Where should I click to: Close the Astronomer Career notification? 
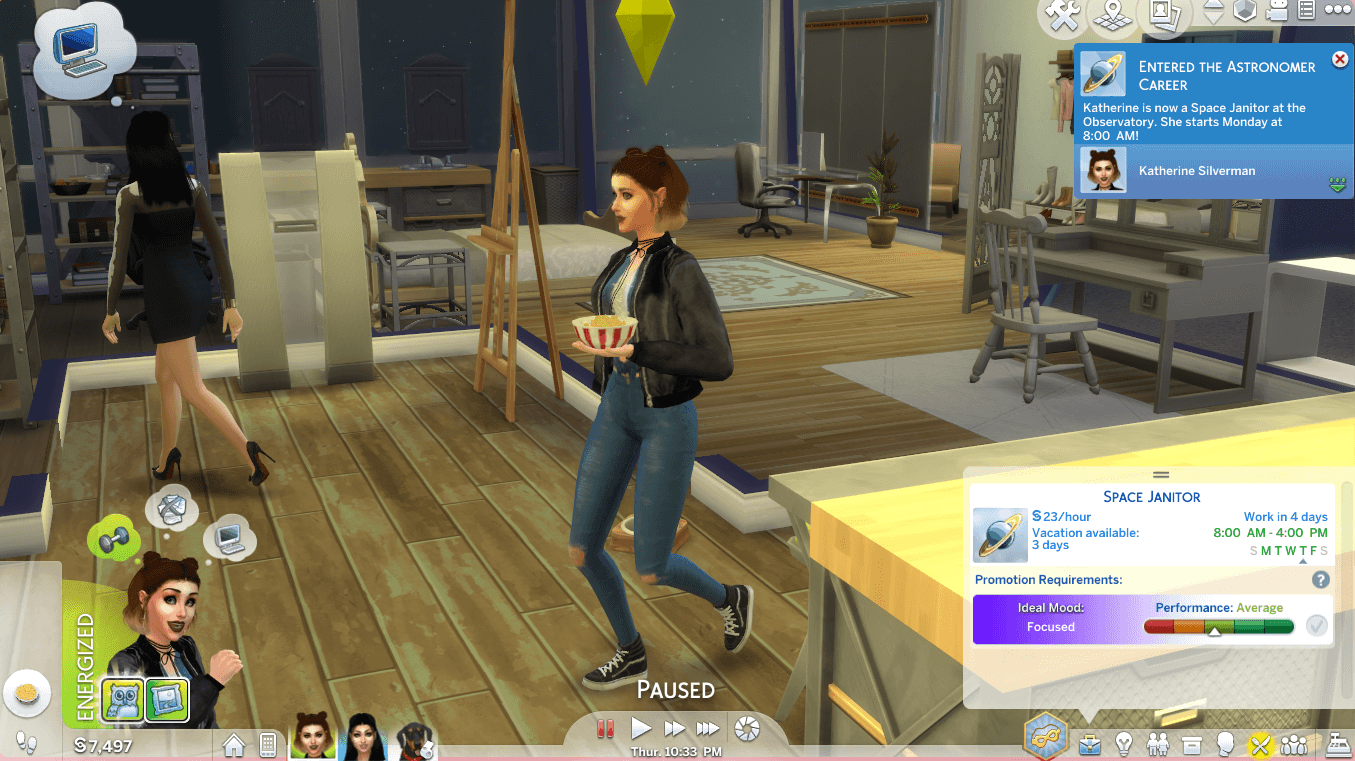pyautogui.click(x=1340, y=60)
